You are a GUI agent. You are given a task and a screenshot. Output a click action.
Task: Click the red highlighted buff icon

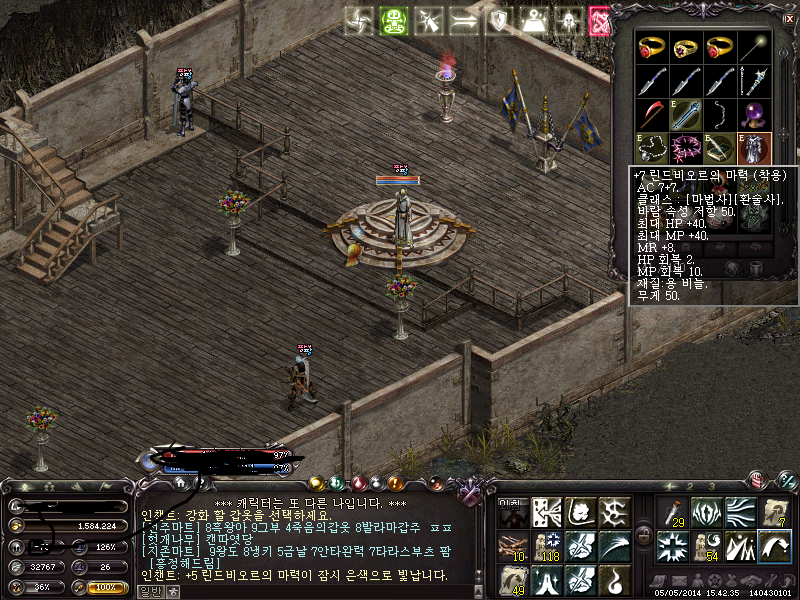pos(601,20)
